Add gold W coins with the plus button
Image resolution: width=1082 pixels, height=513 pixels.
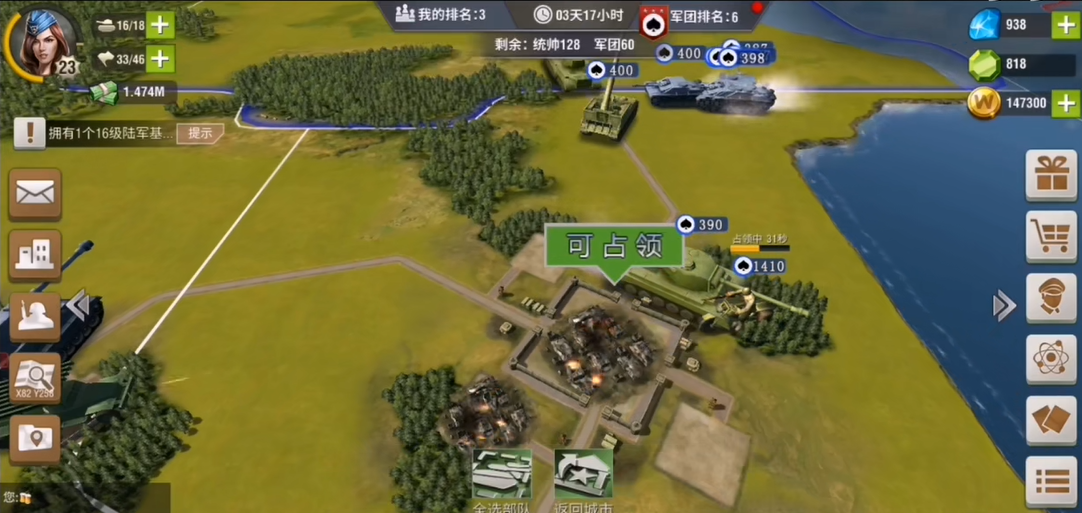pos(1065,103)
